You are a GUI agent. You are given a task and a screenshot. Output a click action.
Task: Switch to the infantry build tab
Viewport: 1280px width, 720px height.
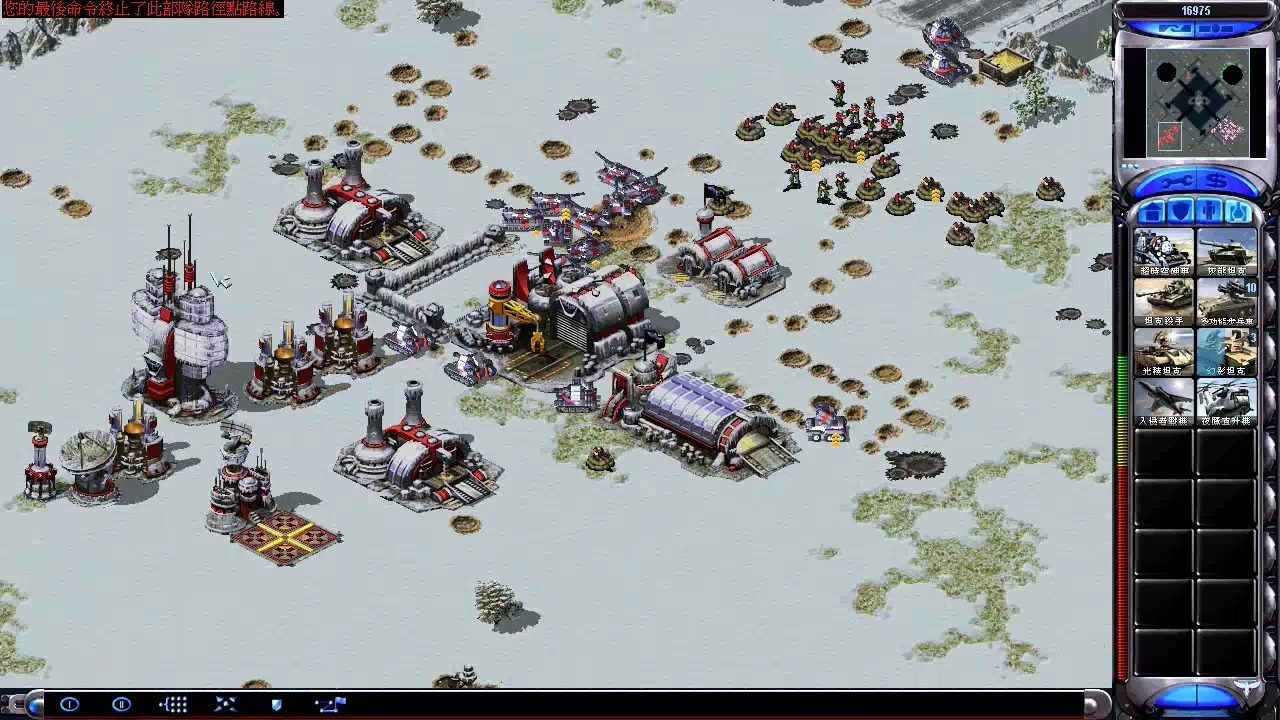pos(1209,212)
